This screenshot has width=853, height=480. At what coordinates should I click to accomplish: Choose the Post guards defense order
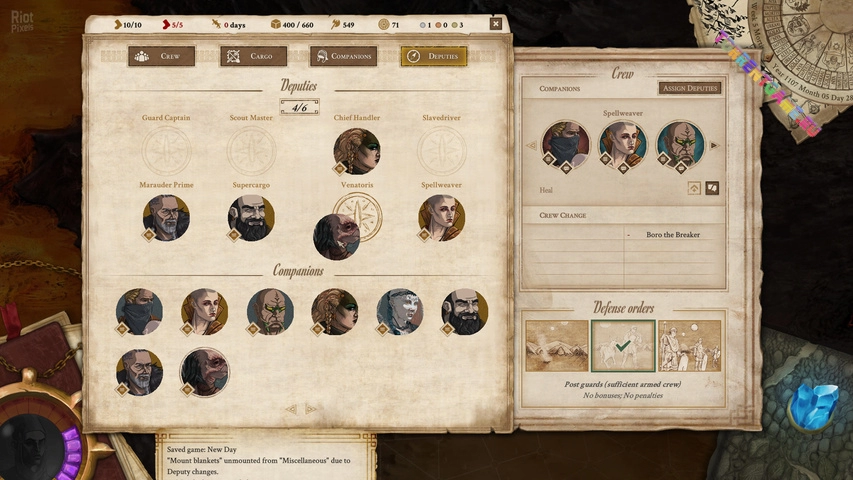[x=622, y=346]
